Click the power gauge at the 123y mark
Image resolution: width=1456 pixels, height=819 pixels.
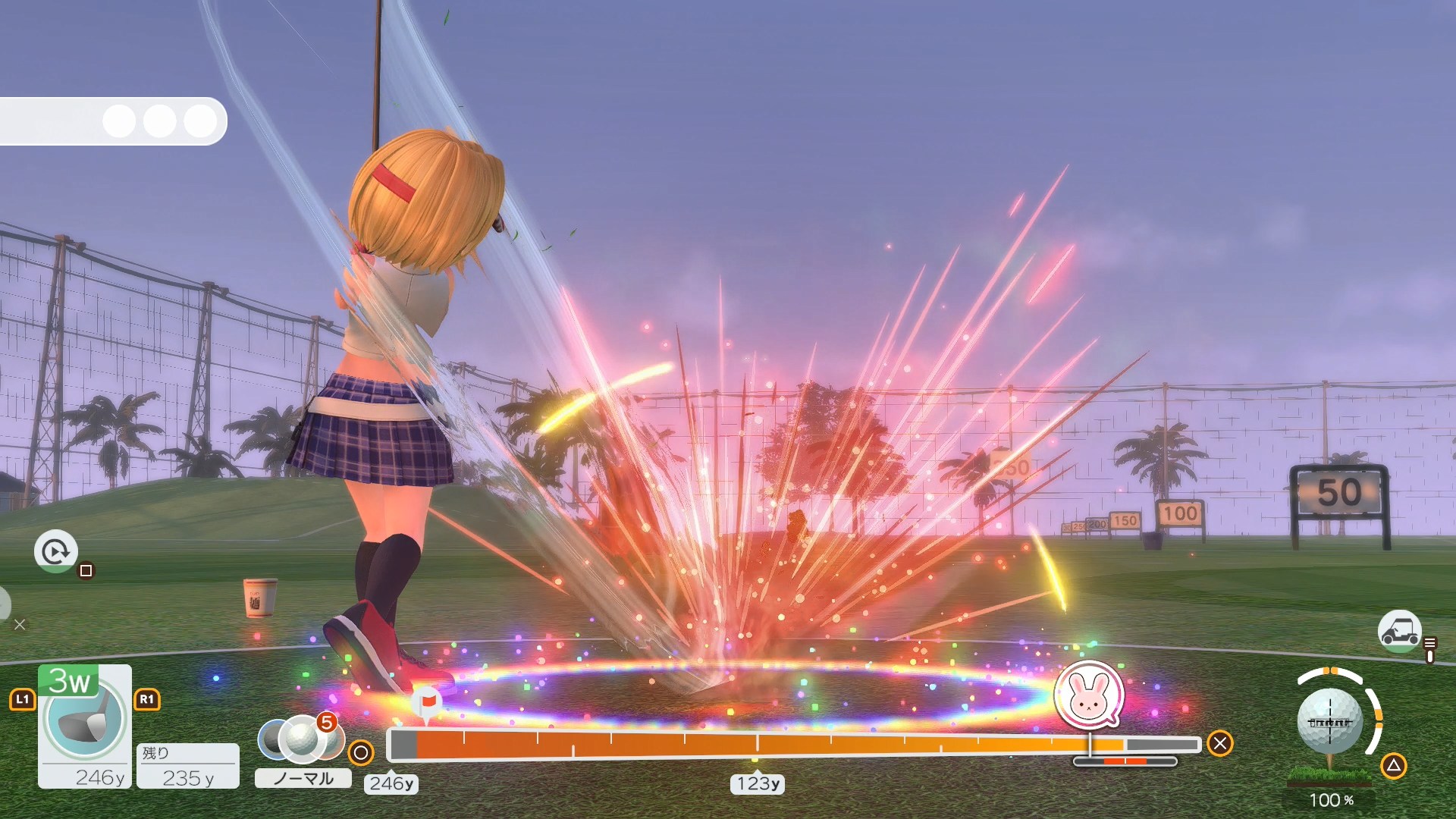pyautogui.click(x=755, y=746)
